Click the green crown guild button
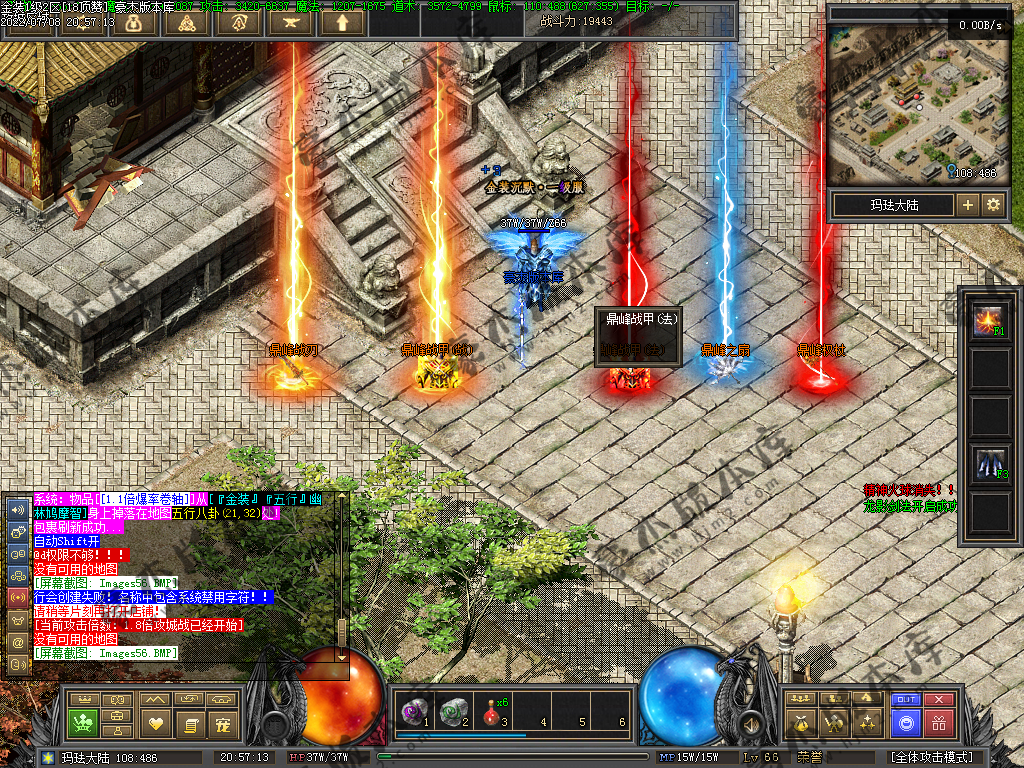This screenshot has height=768, width=1024. (x=82, y=722)
